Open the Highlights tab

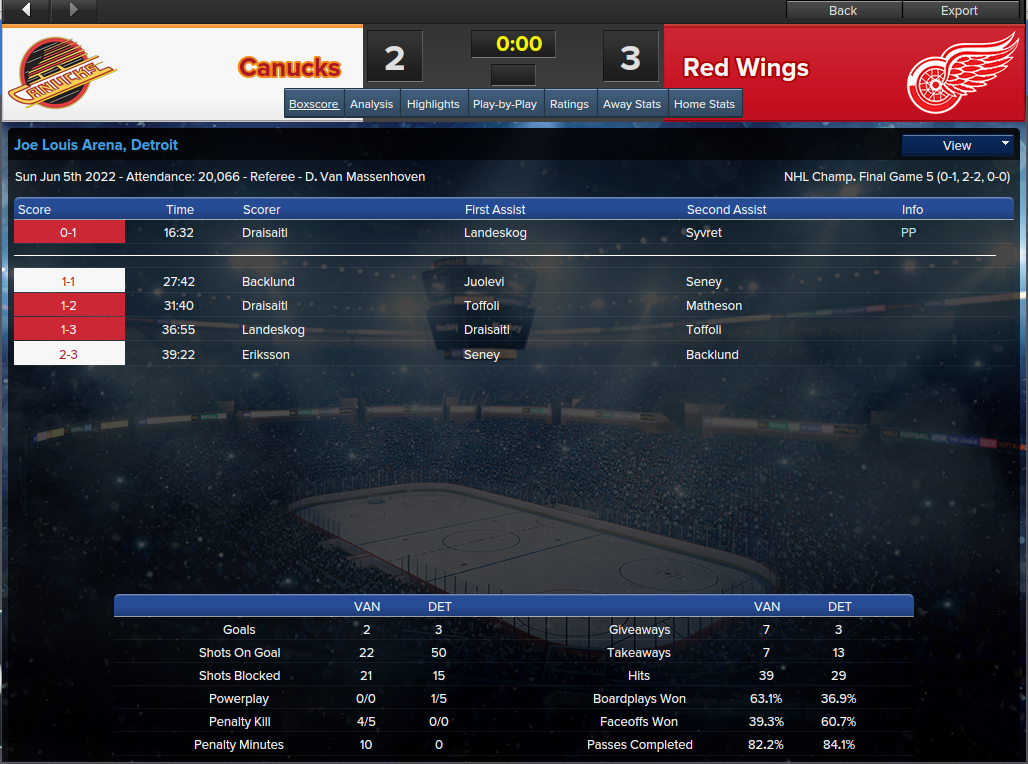[x=433, y=104]
